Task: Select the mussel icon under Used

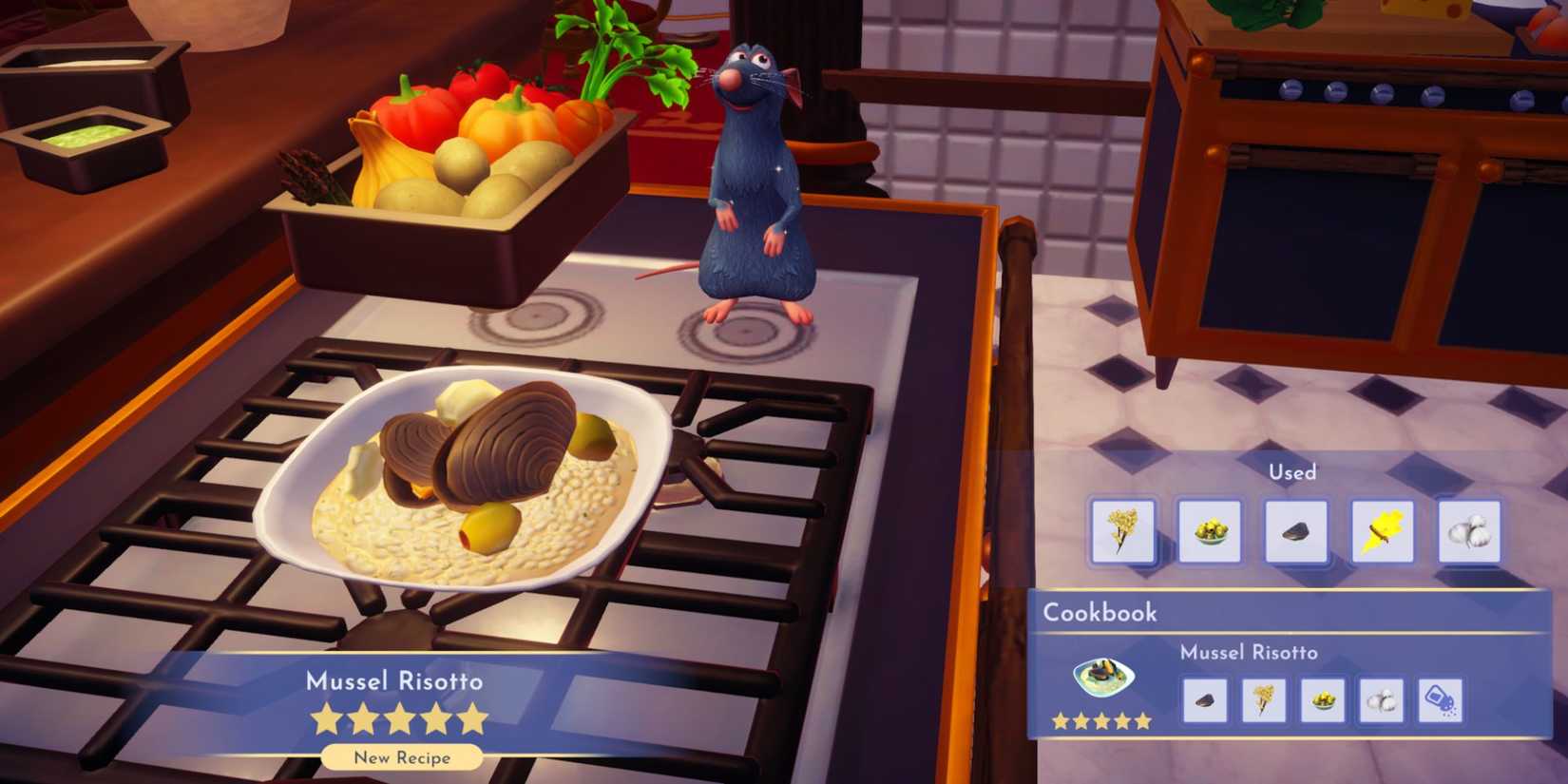Action: pos(1294,530)
